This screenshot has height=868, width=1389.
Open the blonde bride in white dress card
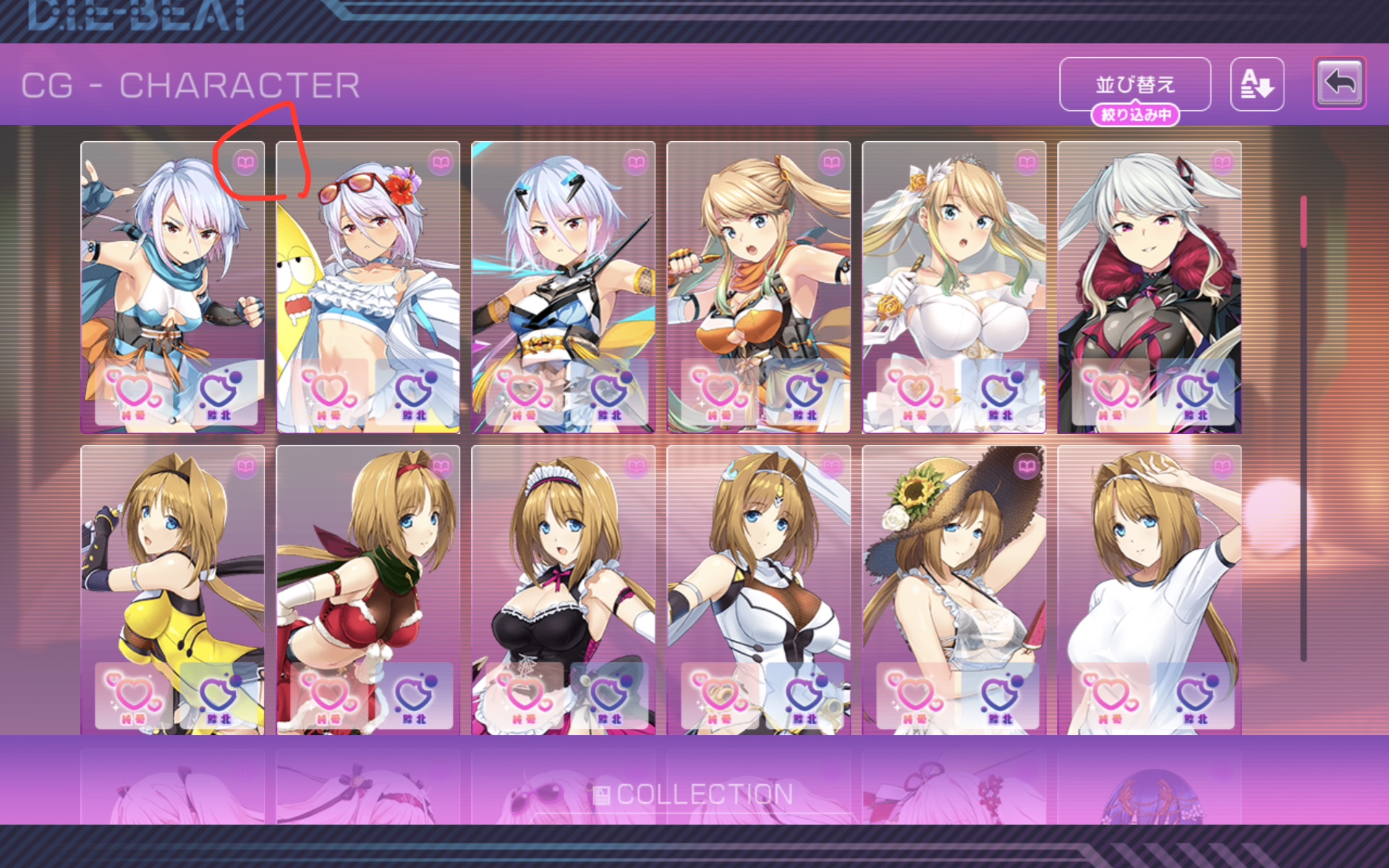click(x=953, y=275)
